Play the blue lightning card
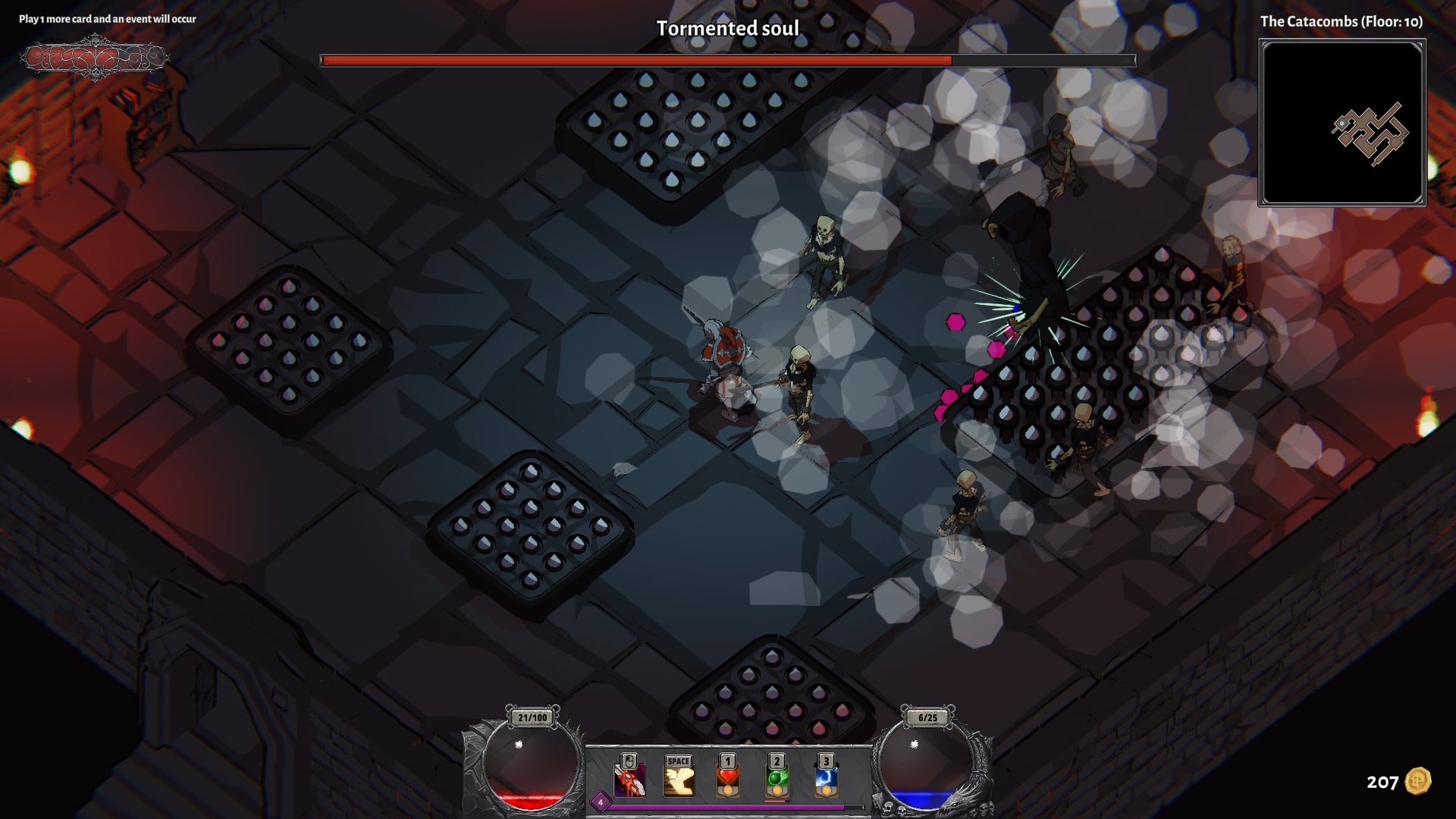This screenshot has width=1456, height=819. 826,780
